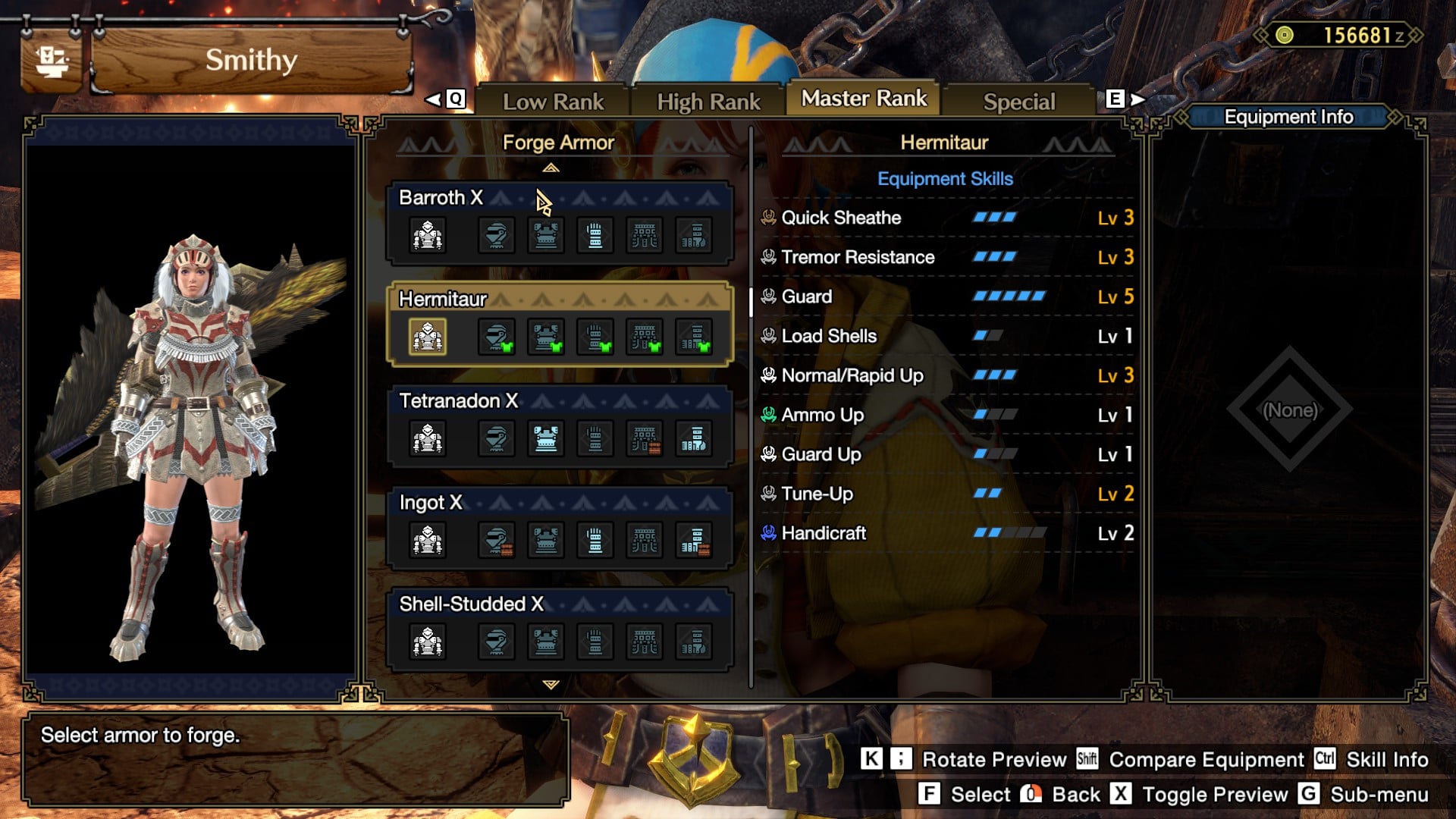This screenshot has width=1456, height=819.
Task: Select the Hermitaur helm piece icon
Action: 496,337
